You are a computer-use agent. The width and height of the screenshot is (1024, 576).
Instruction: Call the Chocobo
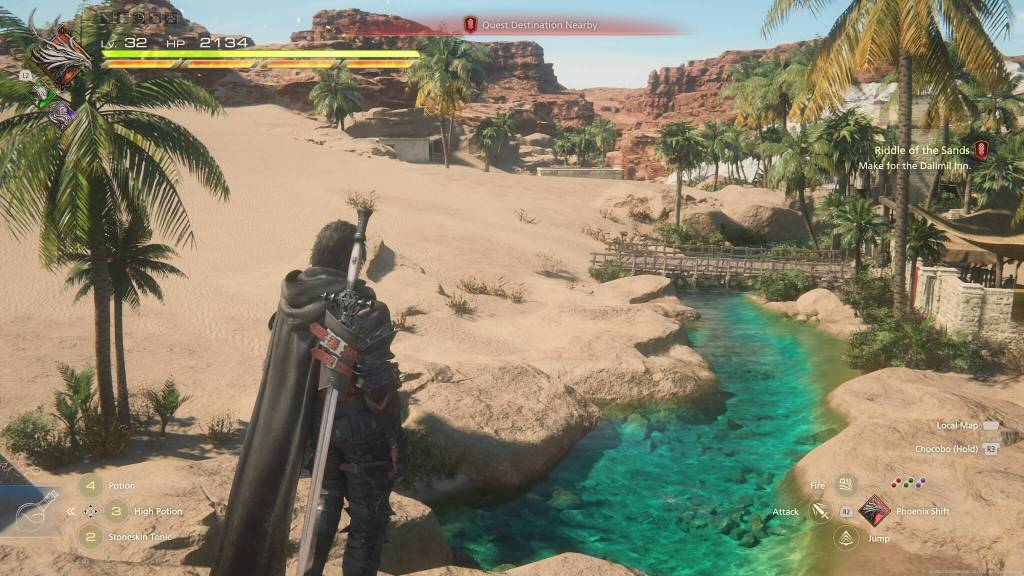pos(957,449)
